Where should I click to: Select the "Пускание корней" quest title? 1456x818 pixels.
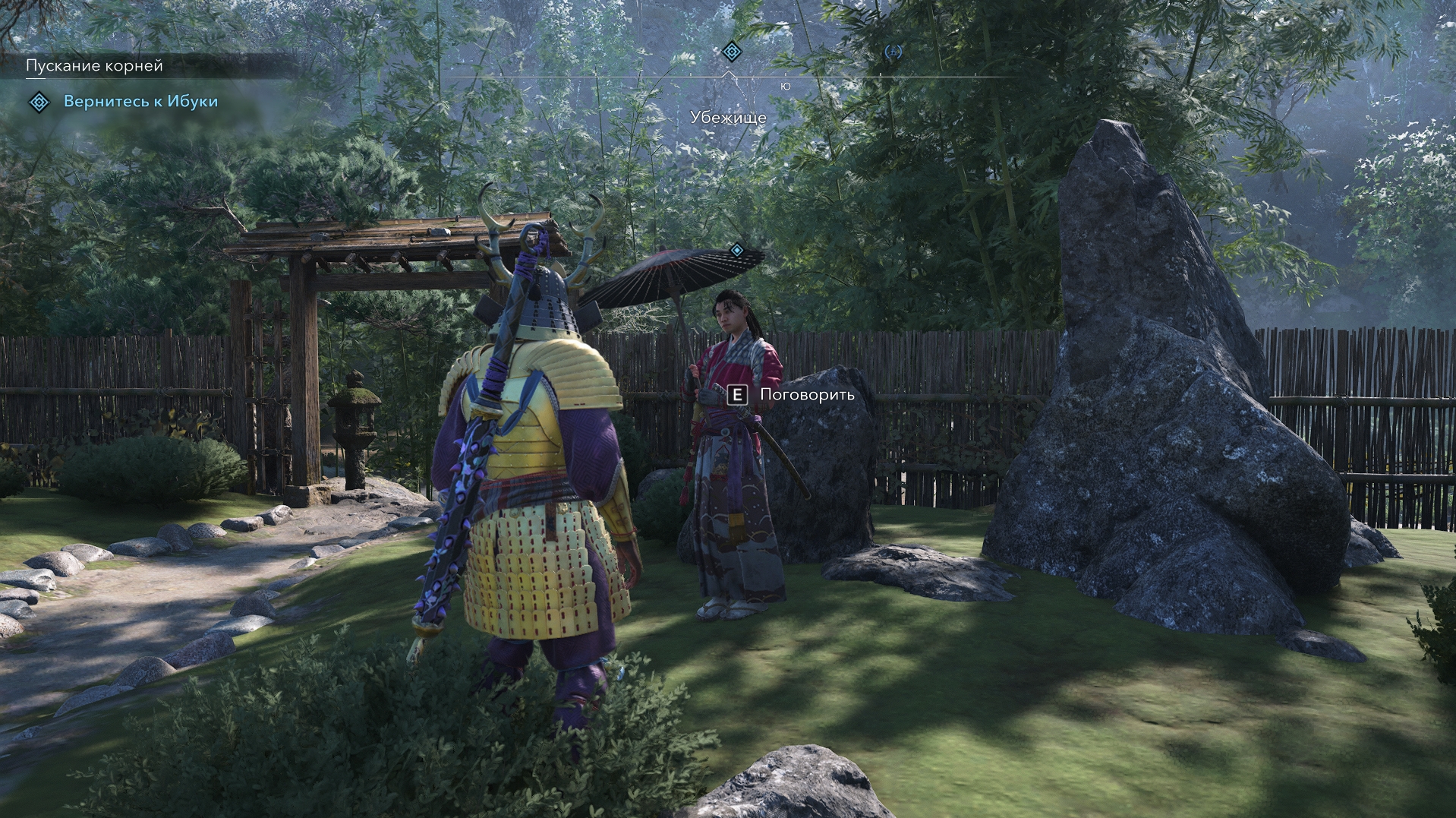click(x=94, y=66)
